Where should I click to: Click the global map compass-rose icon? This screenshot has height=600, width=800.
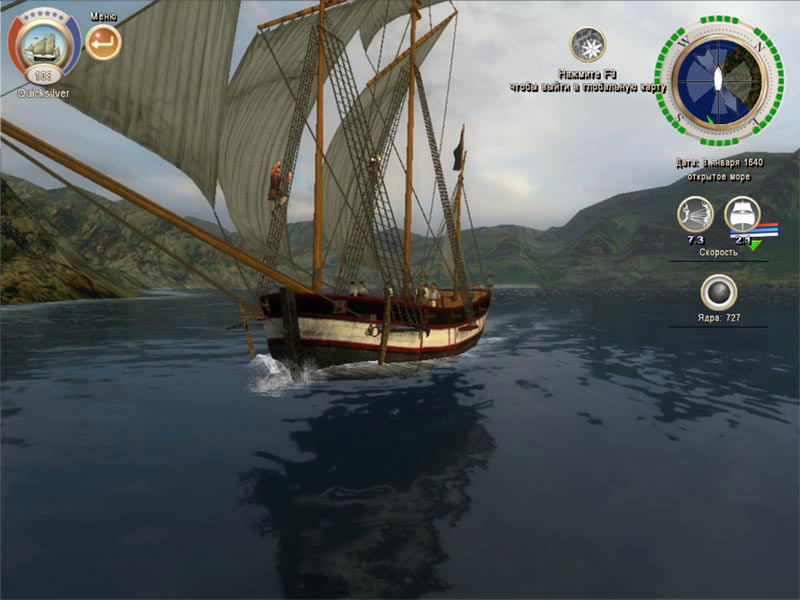coord(587,45)
